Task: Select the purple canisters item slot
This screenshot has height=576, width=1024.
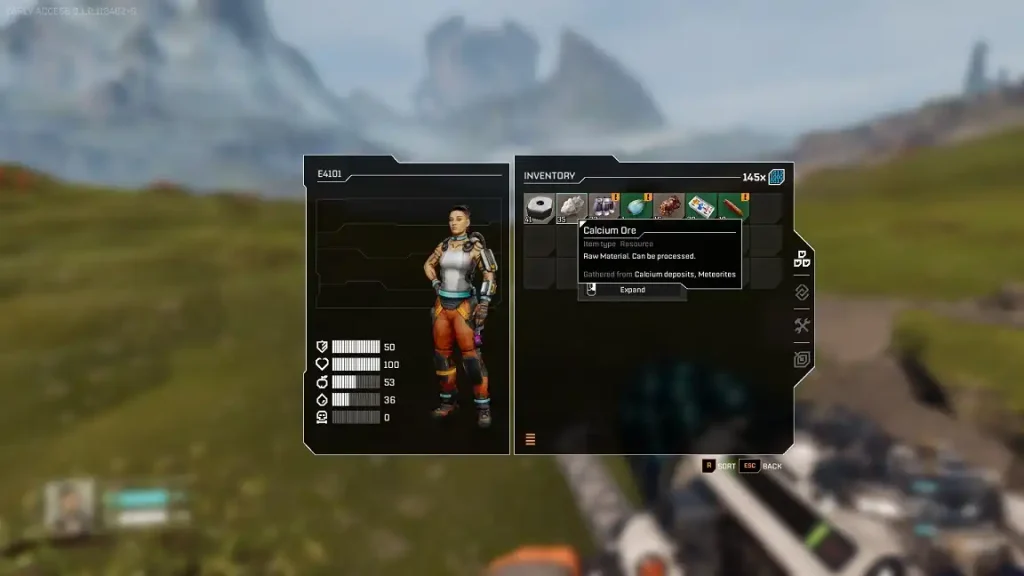Action: coord(604,208)
